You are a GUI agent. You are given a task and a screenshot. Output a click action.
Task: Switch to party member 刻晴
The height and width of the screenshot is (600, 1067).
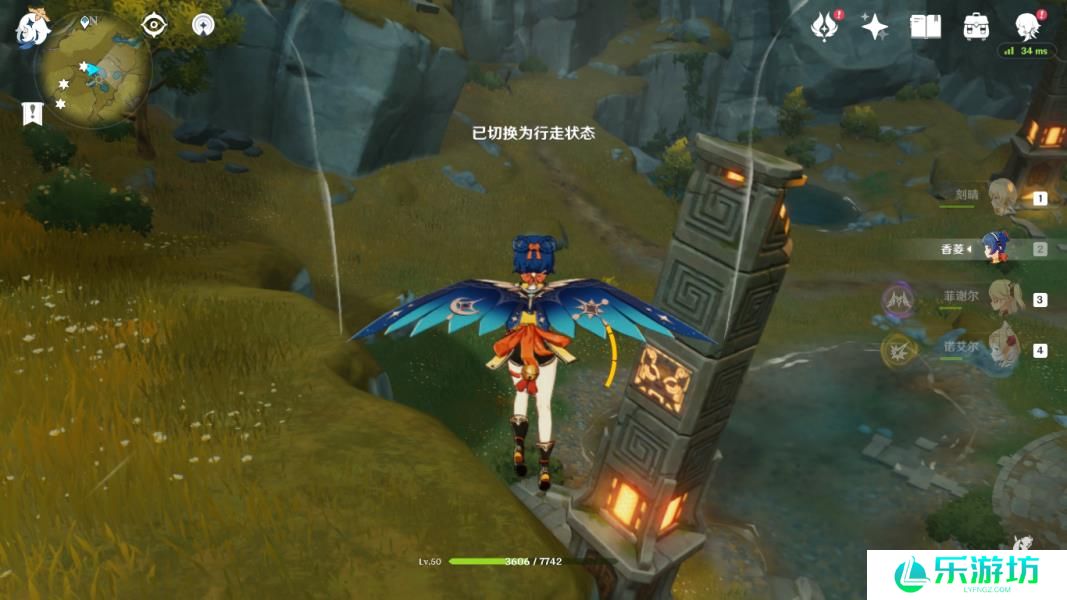(1001, 195)
